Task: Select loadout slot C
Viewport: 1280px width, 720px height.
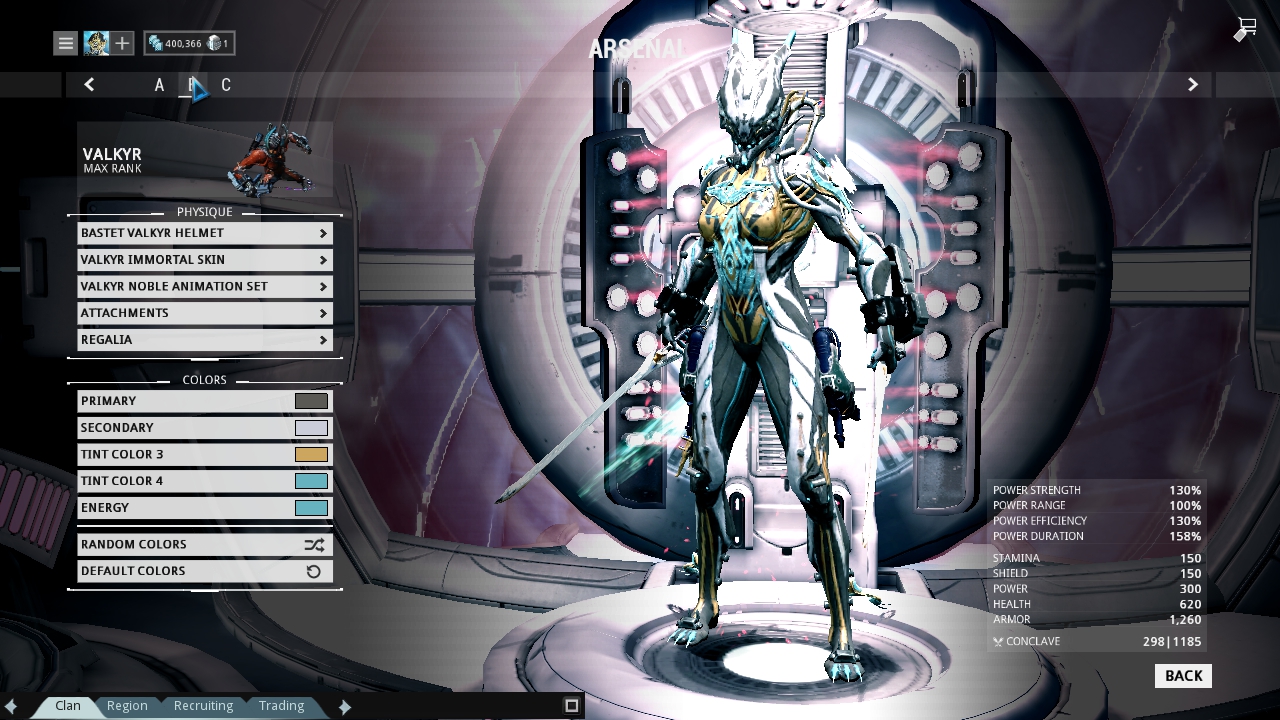Action: pyautogui.click(x=226, y=85)
